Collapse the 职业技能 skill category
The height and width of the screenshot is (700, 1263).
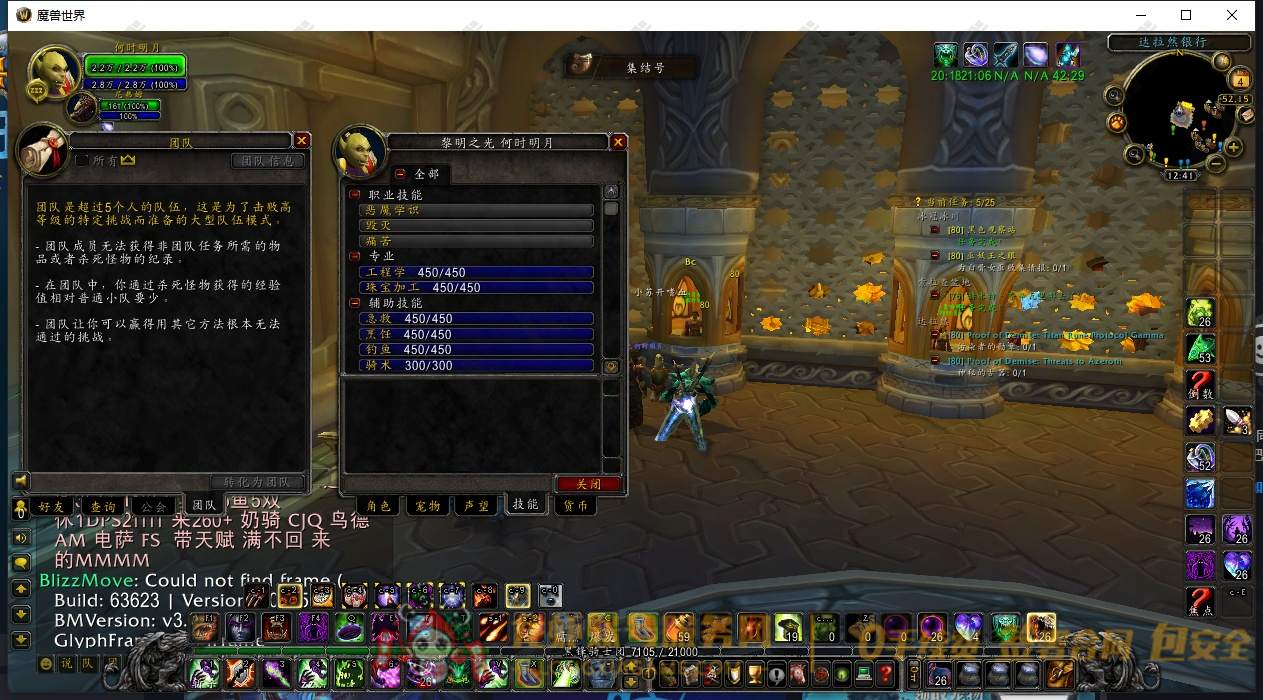tap(355, 195)
